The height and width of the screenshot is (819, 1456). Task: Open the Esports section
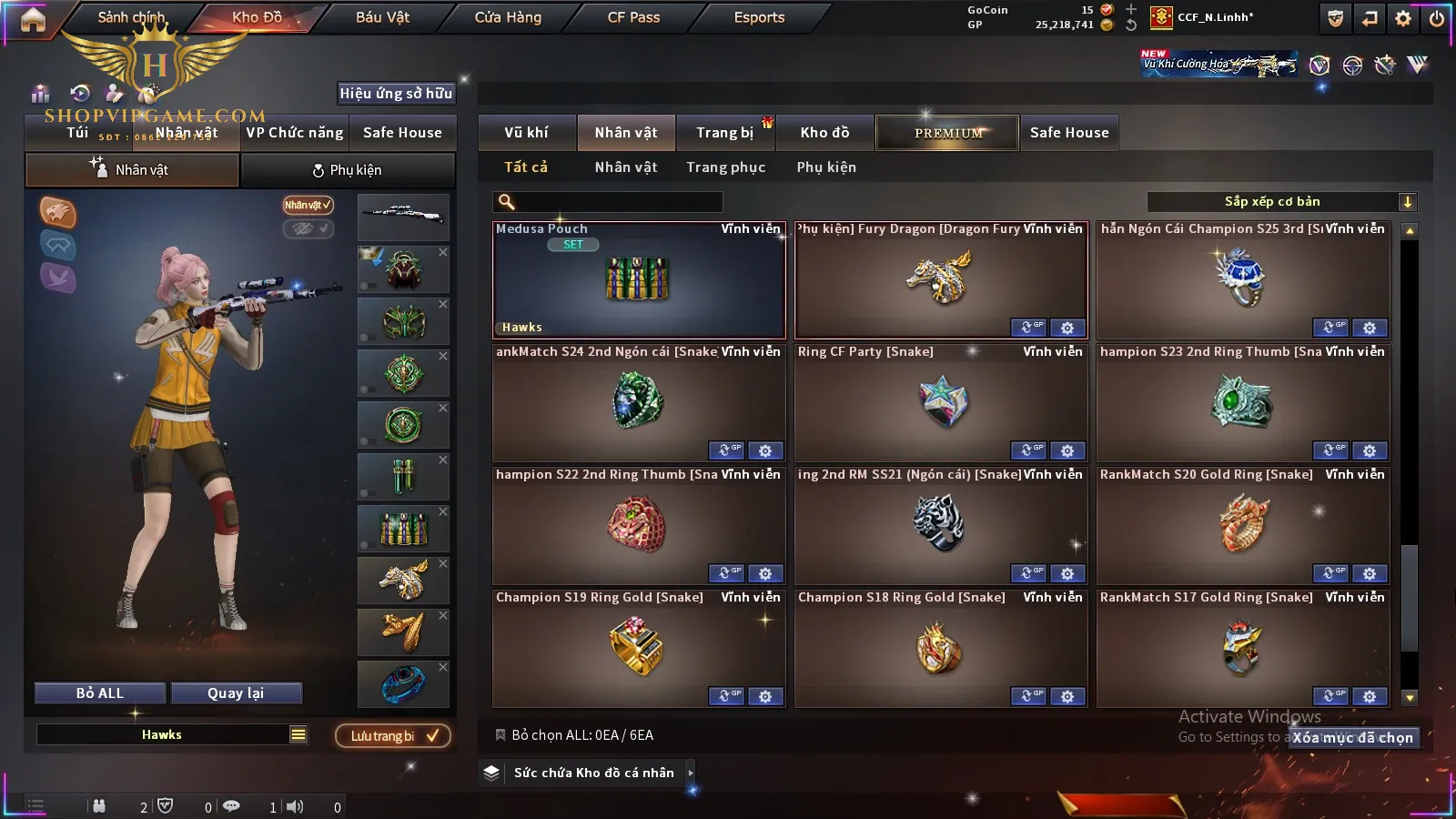pyautogui.click(x=759, y=17)
